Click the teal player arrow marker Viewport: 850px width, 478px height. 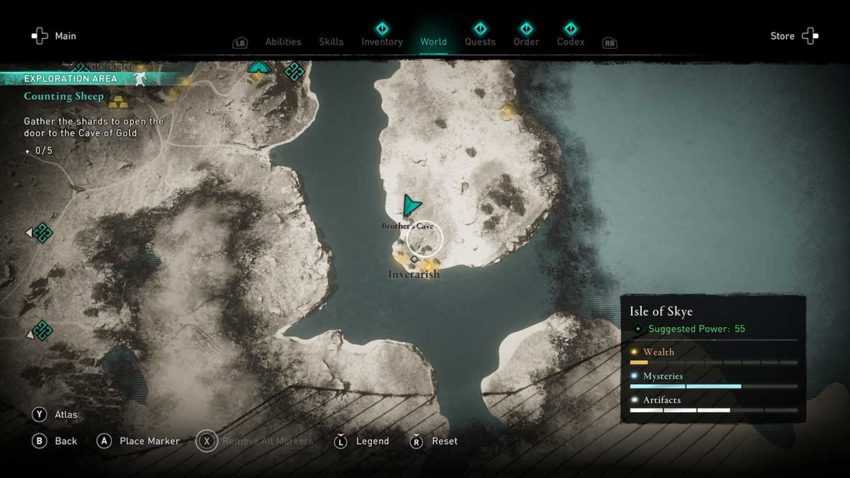(x=411, y=205)
